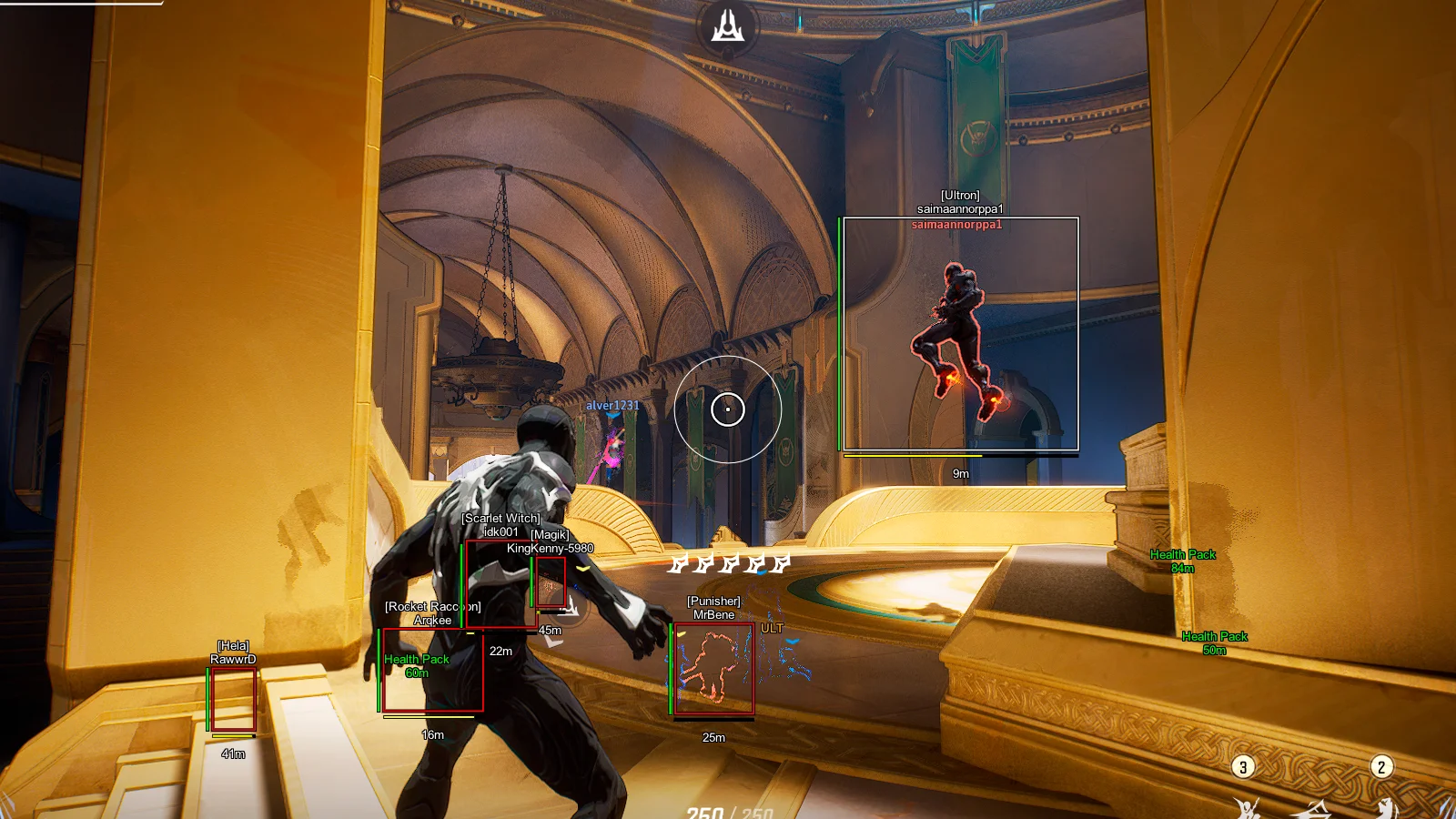Viewport: 1456px width, 819px height.
Task: Select the ability icon labeled 2
Action: tap(1381, 765)
